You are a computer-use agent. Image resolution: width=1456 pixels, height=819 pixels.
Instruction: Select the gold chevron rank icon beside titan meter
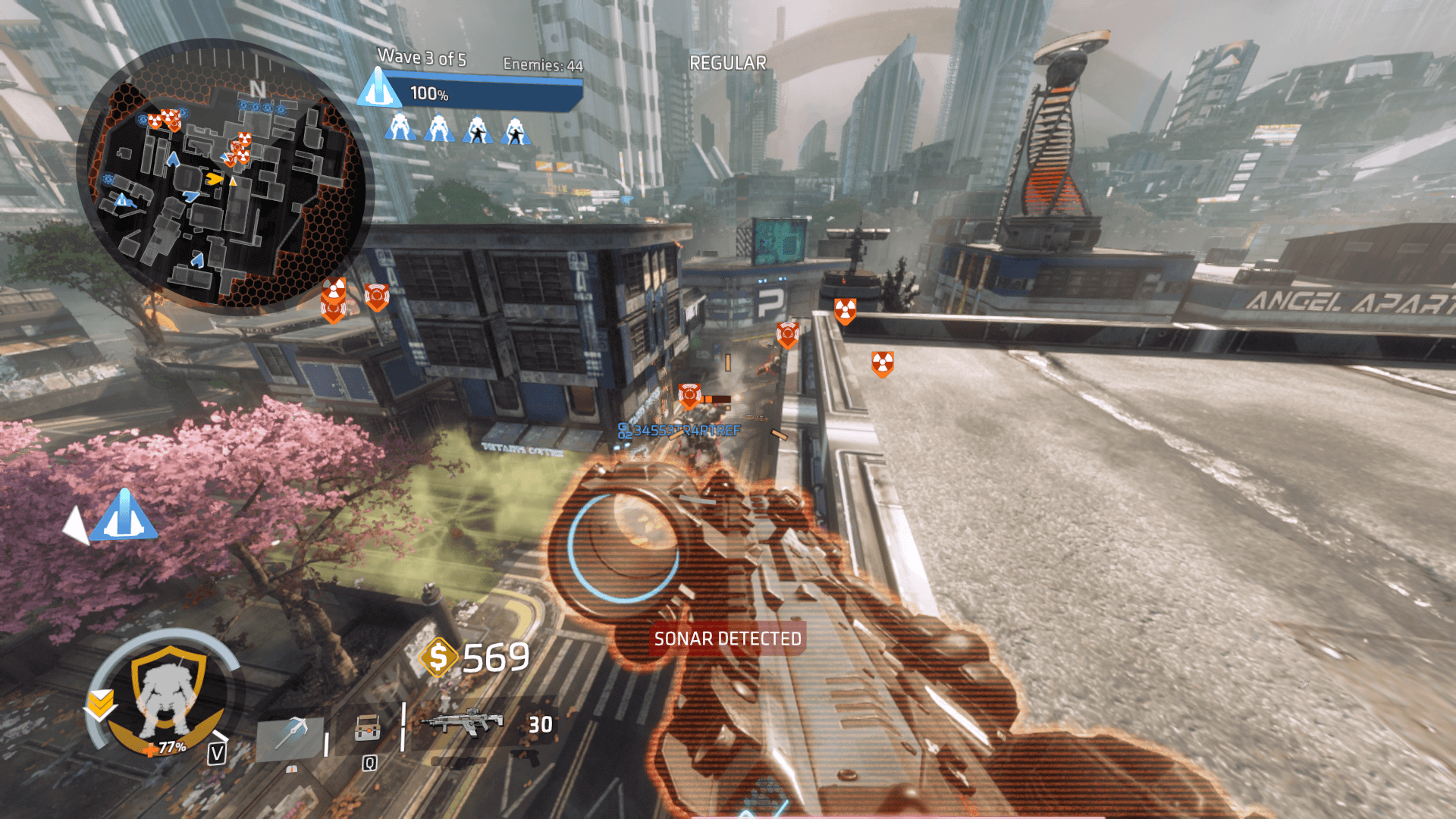(100, 704)
